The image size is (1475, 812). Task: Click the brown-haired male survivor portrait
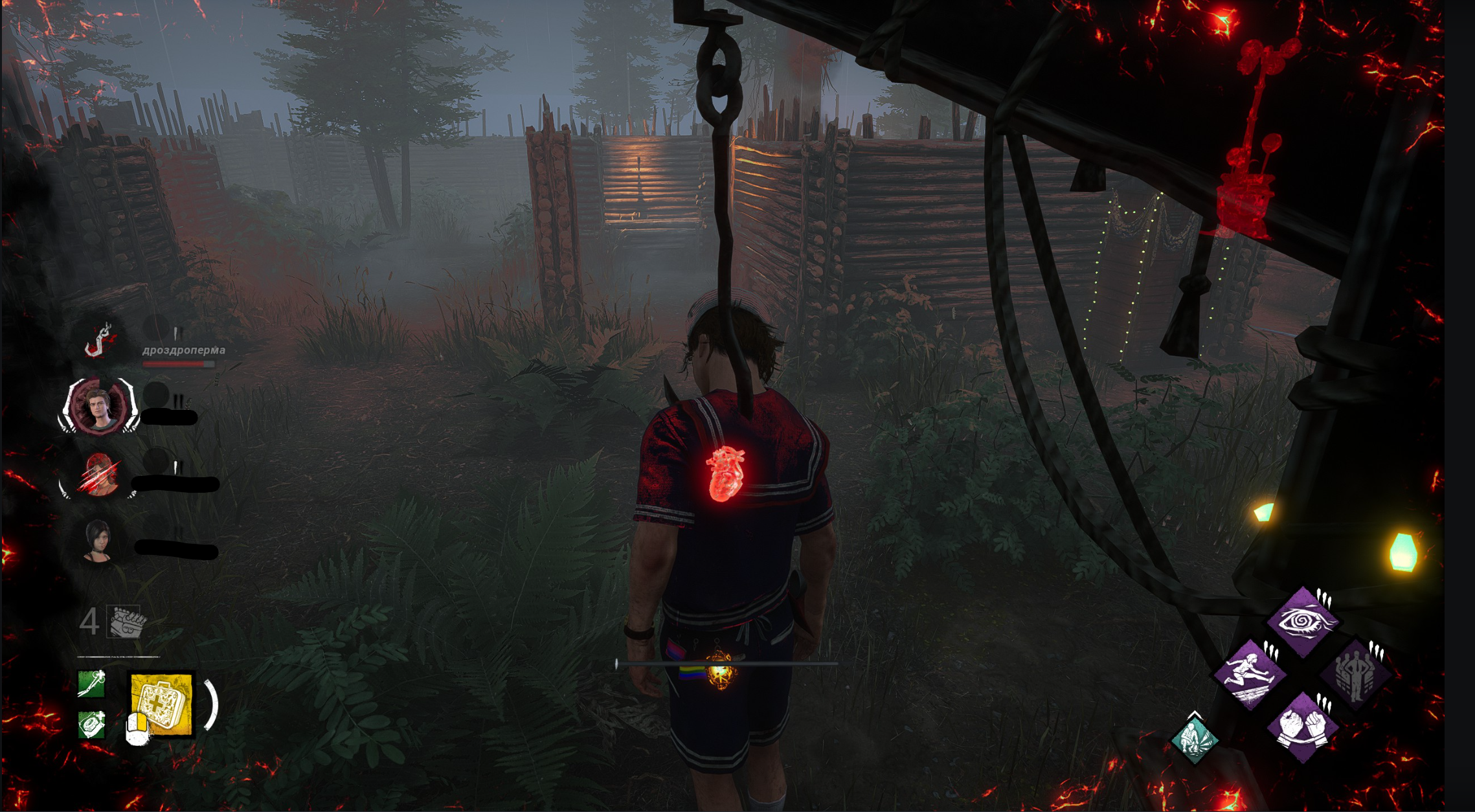pyautogui.click(x=99, y=407)
